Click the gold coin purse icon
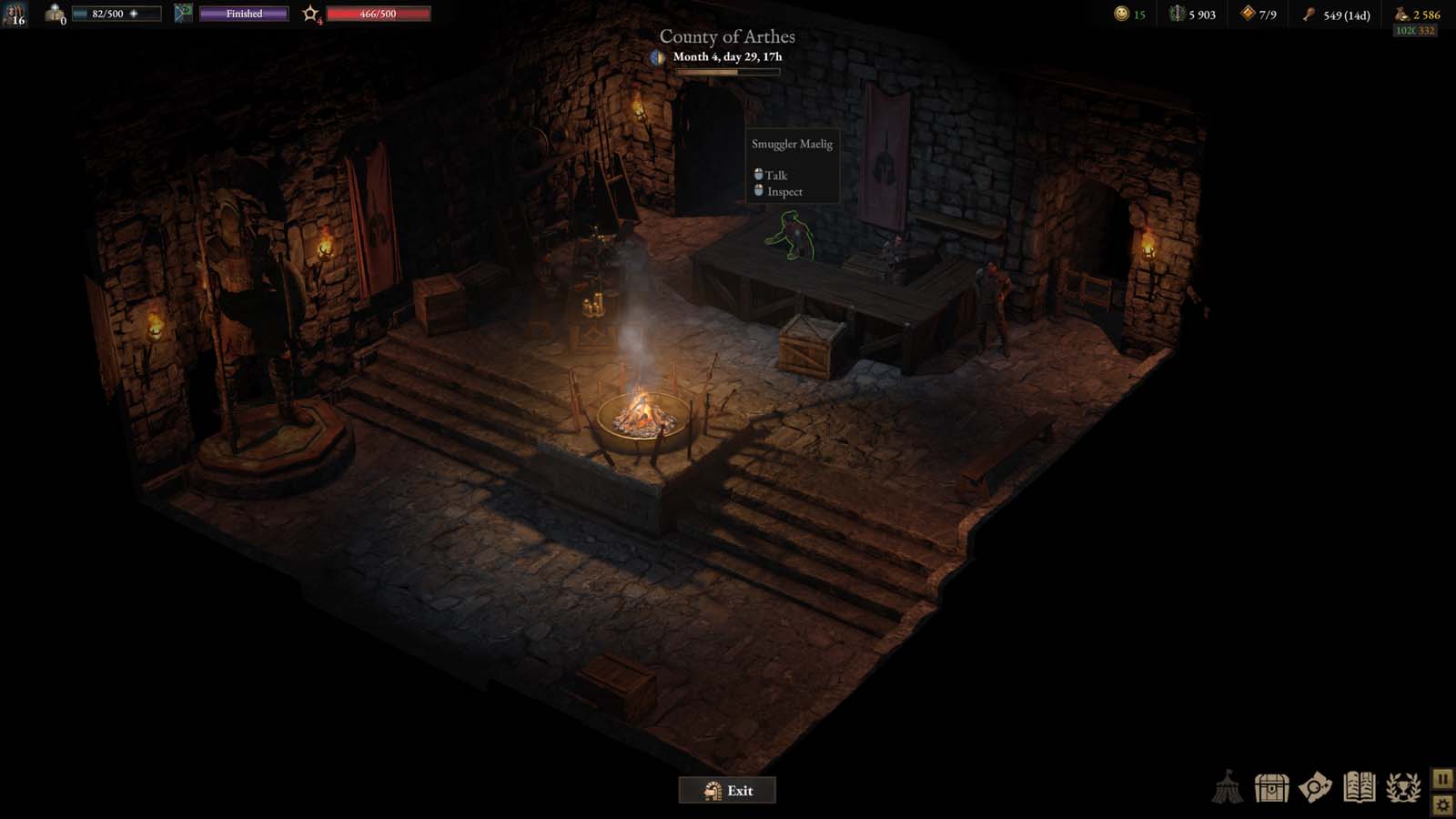Viewport: 1456px width, 819px height. pyautogui.click(x=1400, y=14)
